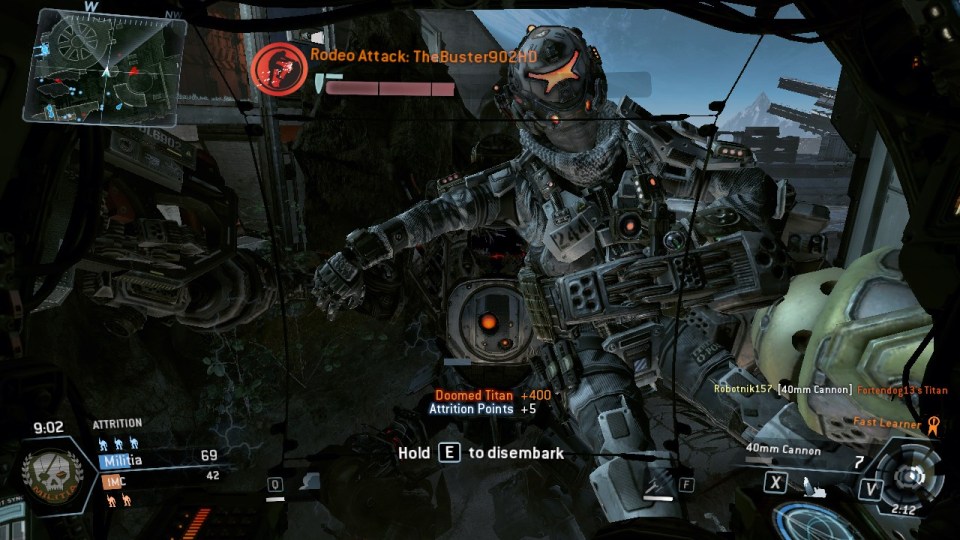
Task: Select the blue Militia team label
Action: pyautogui.click(x=121, y=460)
